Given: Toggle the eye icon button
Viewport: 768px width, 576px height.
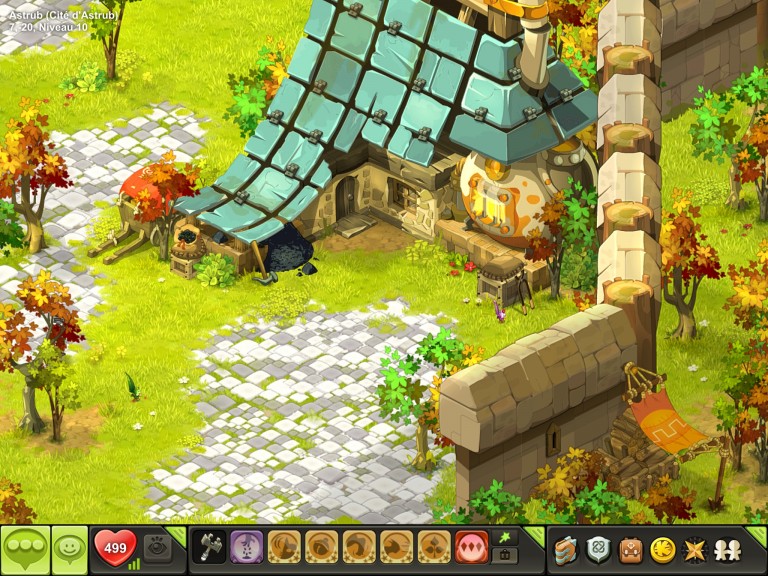Looking at the screenshot, I should 157,548.
